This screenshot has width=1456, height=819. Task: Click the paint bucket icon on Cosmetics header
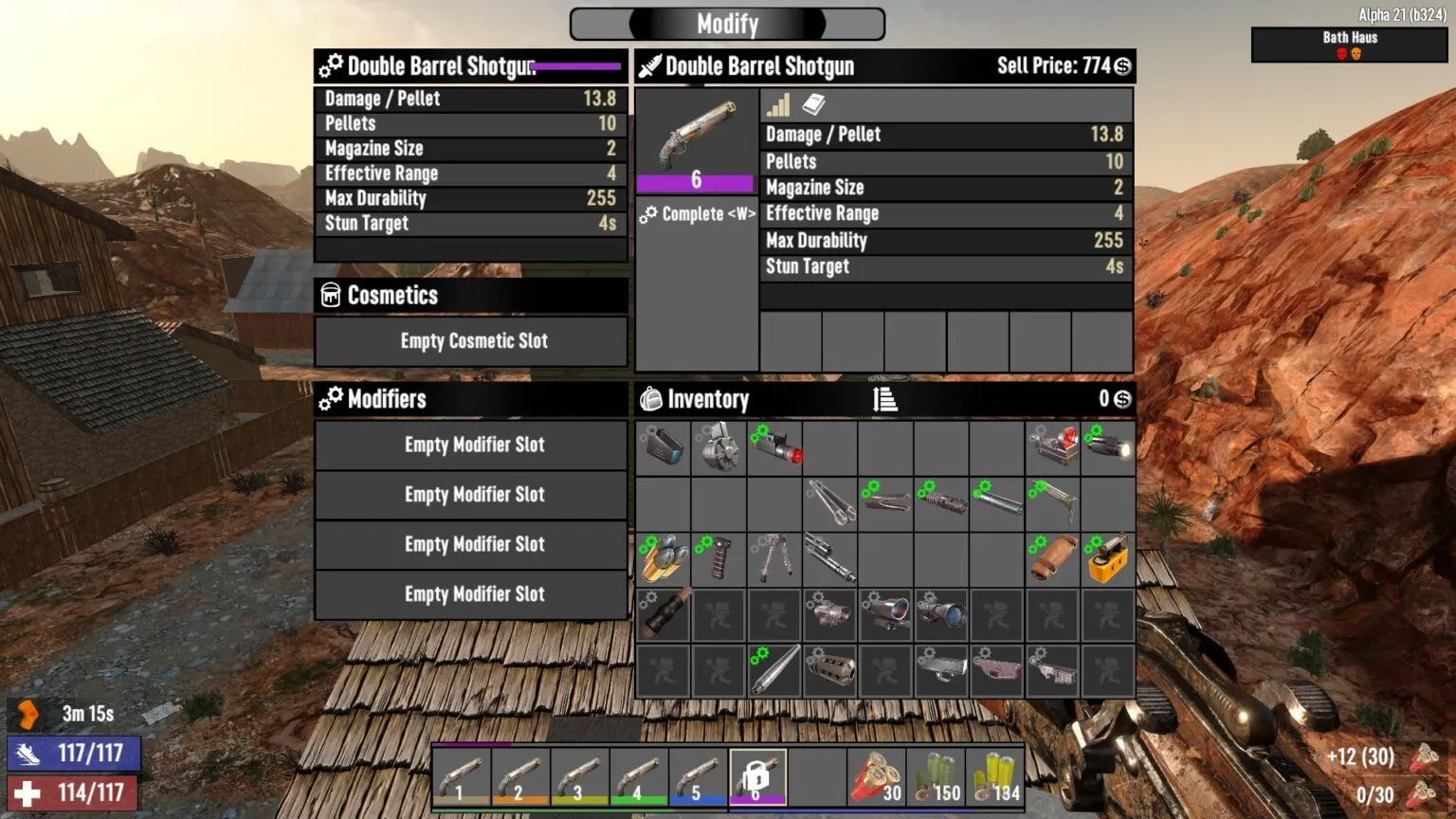click(x=330, y=296)
